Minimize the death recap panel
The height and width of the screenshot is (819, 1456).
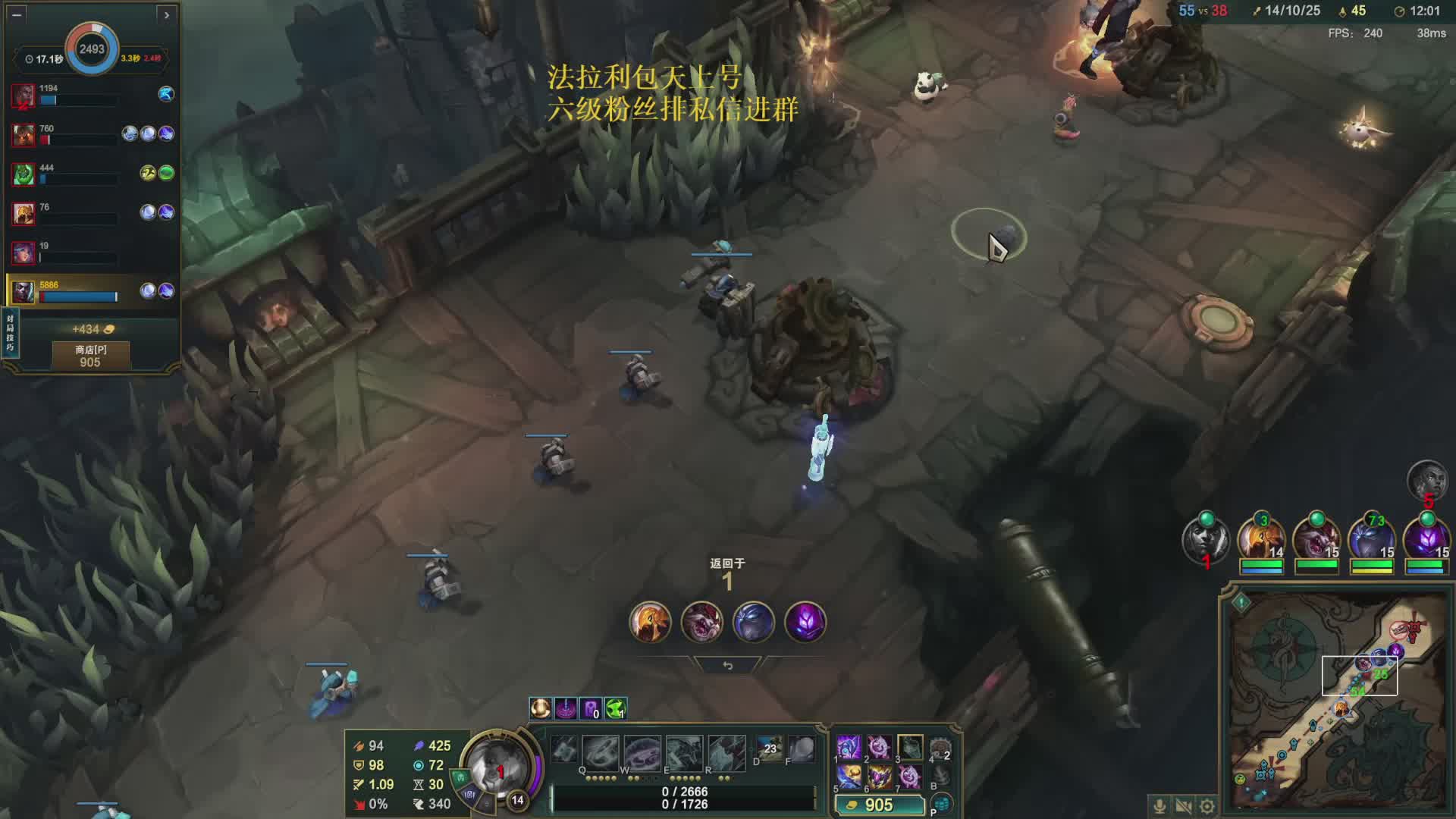17,14
